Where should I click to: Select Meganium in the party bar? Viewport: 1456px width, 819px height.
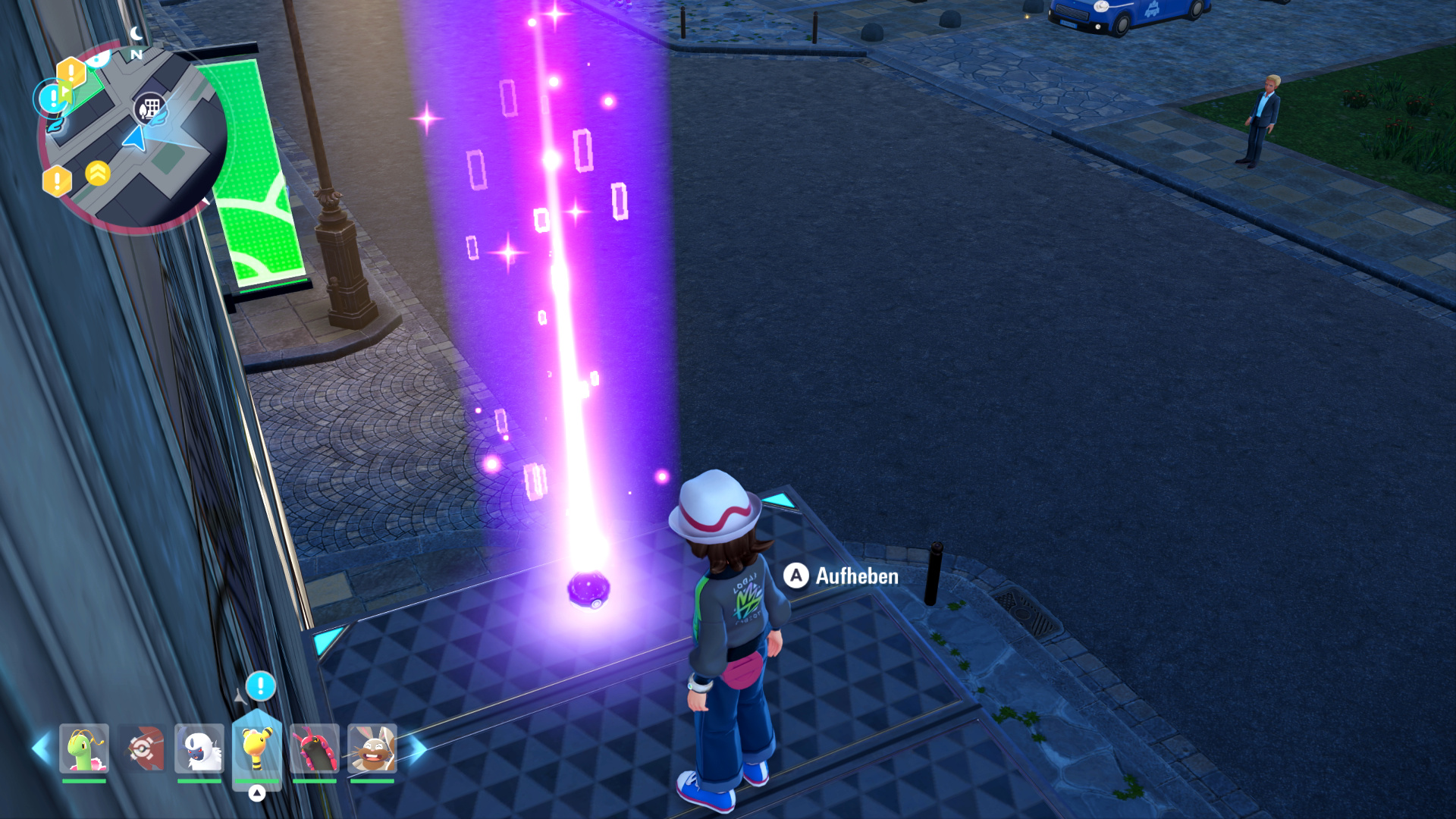click(84, 748)
